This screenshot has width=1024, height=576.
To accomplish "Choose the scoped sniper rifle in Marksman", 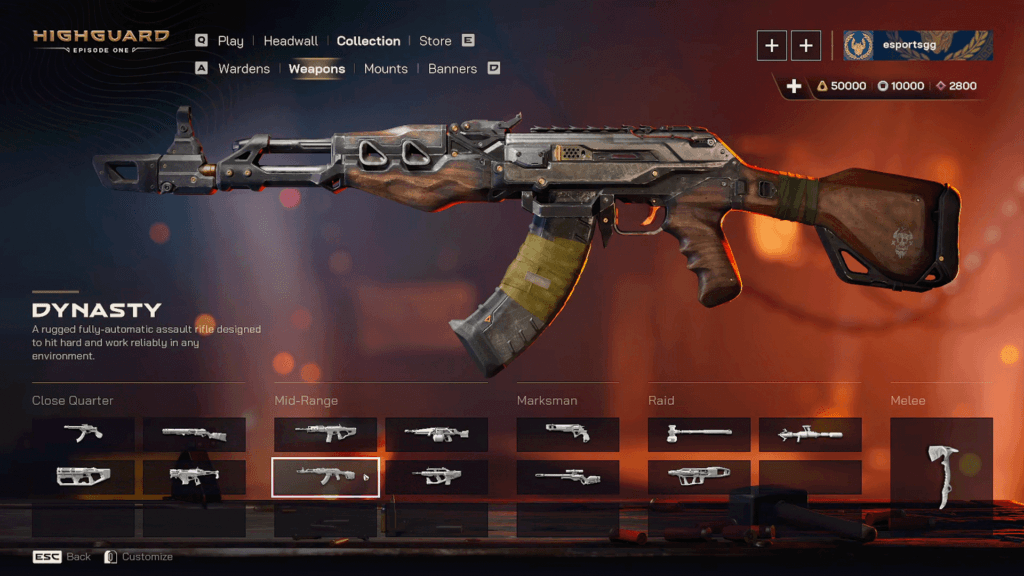I will tap(567, 477).
